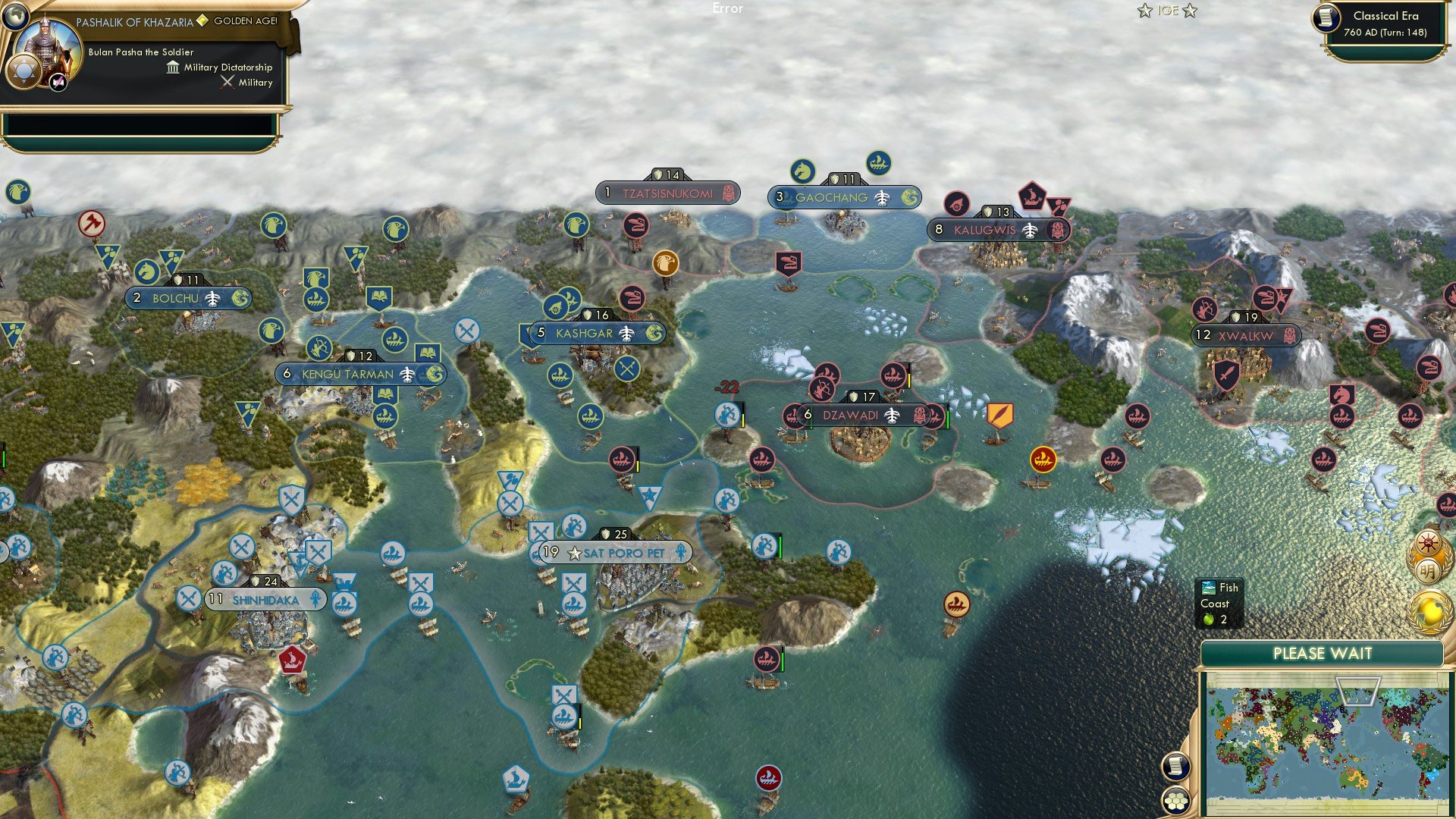
Task: Click the crossed-swords Military branch icon
Action: coord(227,82)
